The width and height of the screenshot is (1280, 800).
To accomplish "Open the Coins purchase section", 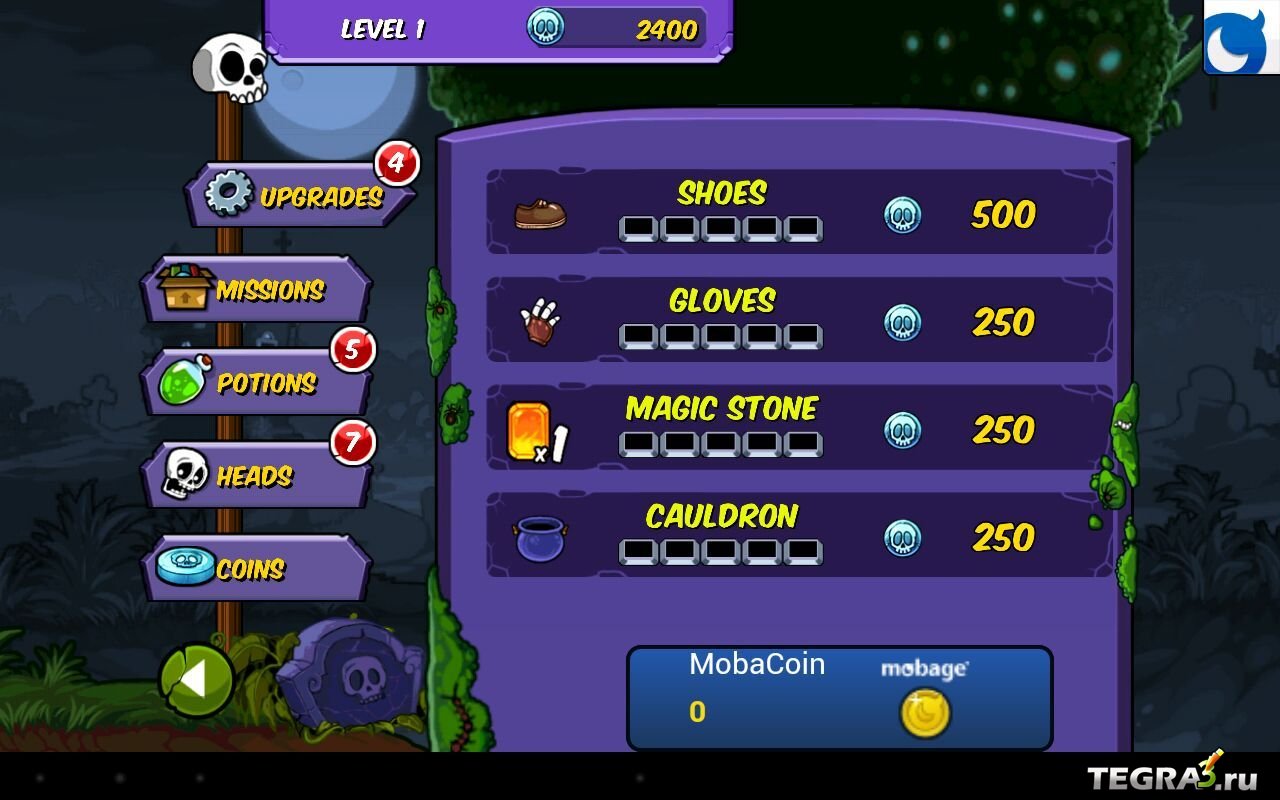I will [257, 569].
